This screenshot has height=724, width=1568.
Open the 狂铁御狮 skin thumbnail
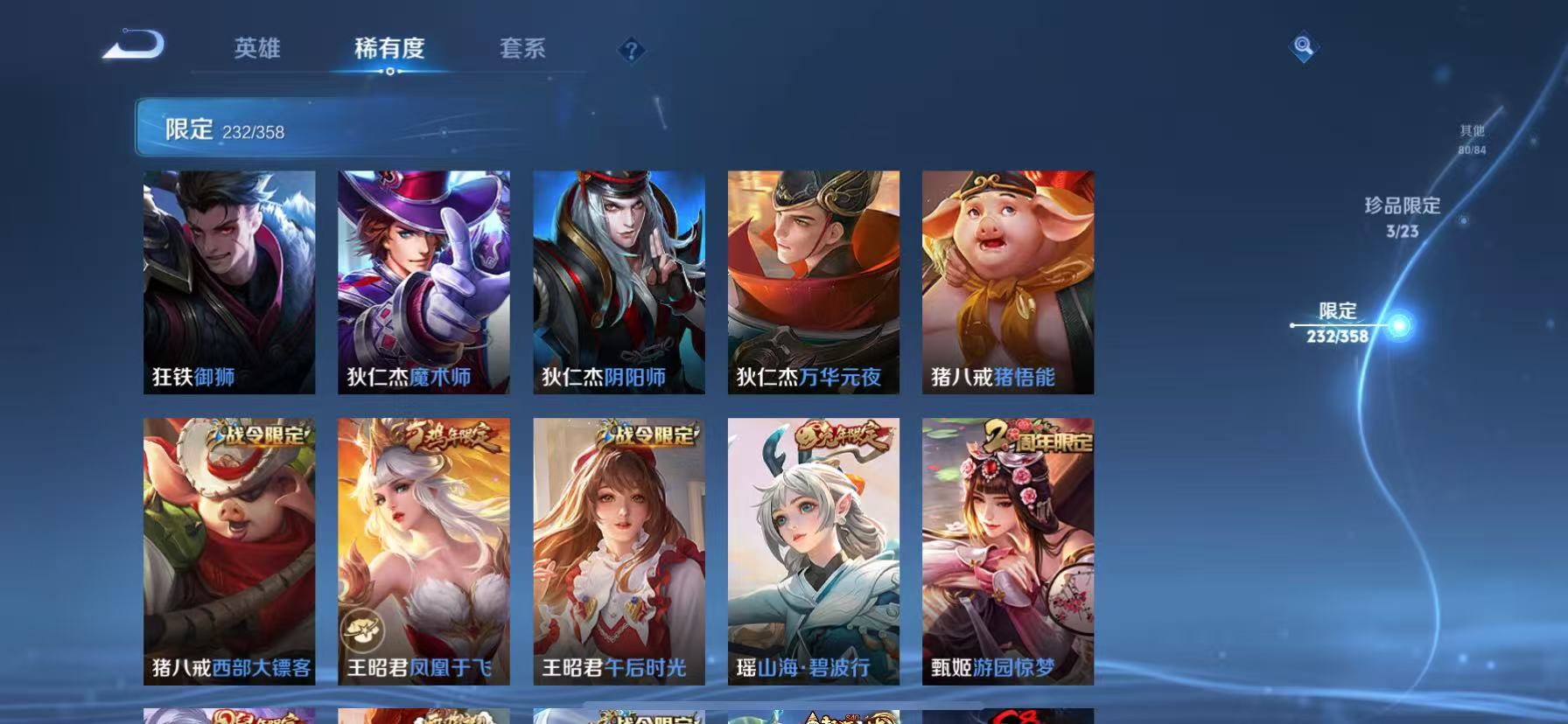tap(230, 280)
